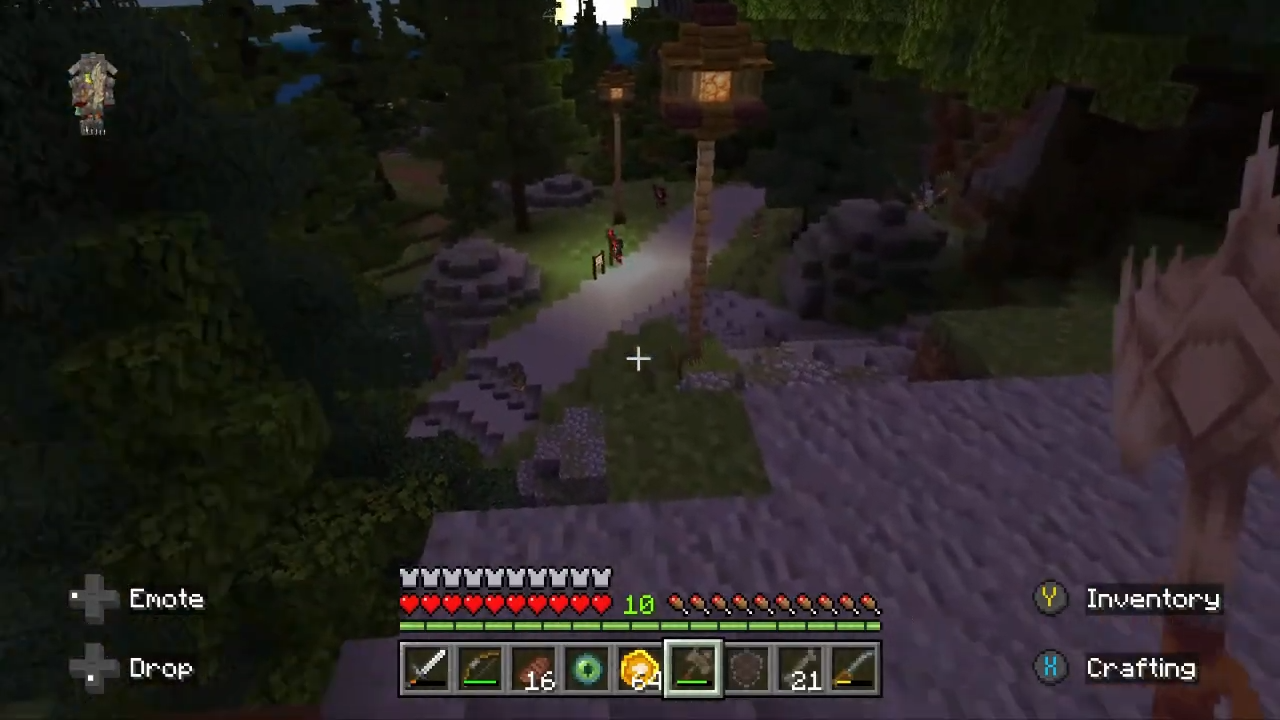1280x720 pixels.
Task: Open the Crafting screen via the X label
Action: tap(1140, 668)
